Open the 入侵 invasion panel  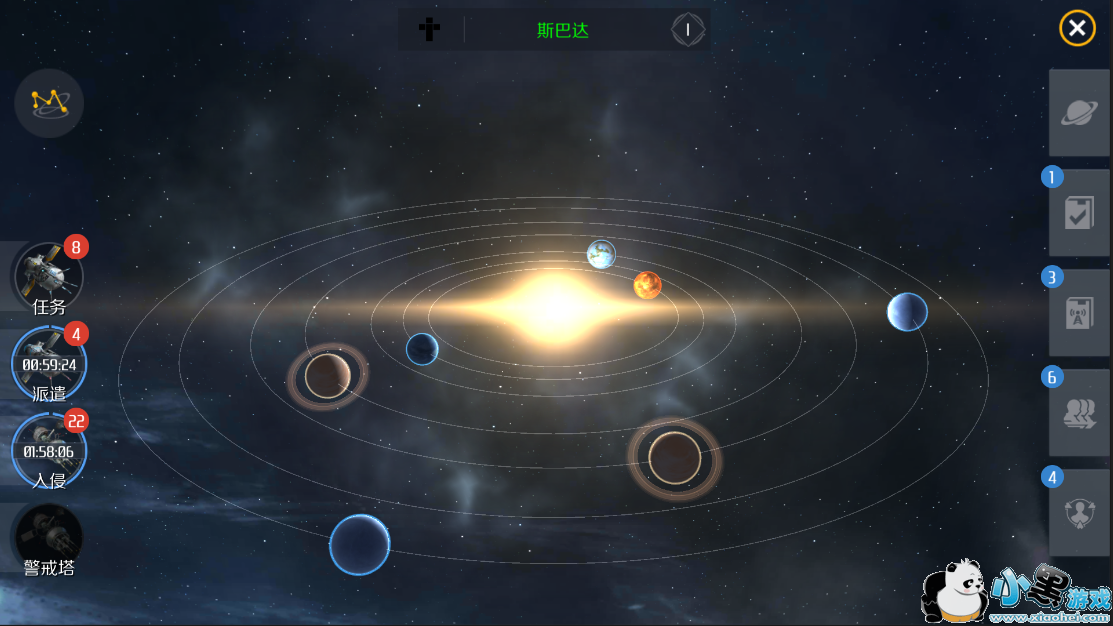click(x=48, y=450)
